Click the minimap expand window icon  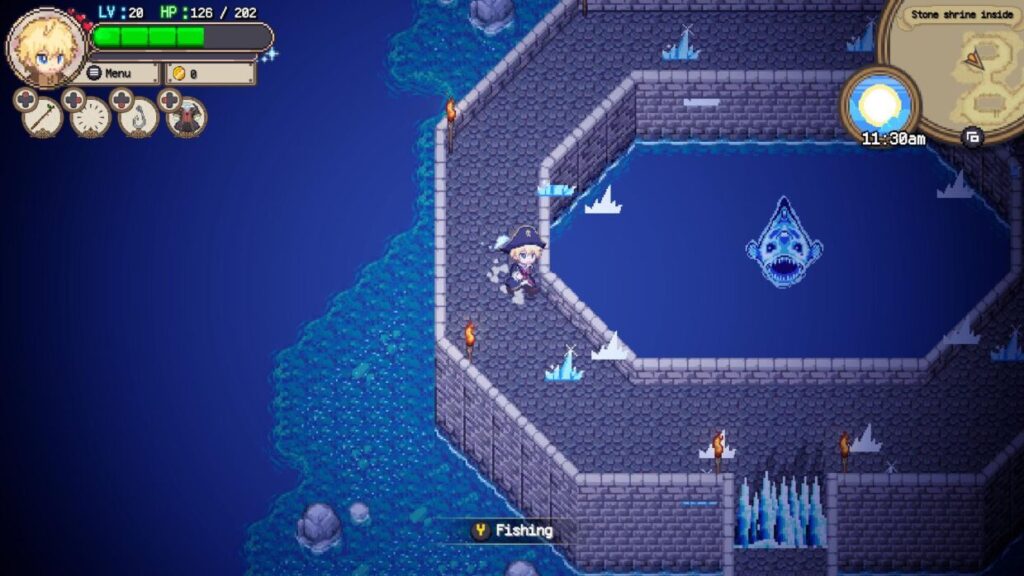pos(972,137)
